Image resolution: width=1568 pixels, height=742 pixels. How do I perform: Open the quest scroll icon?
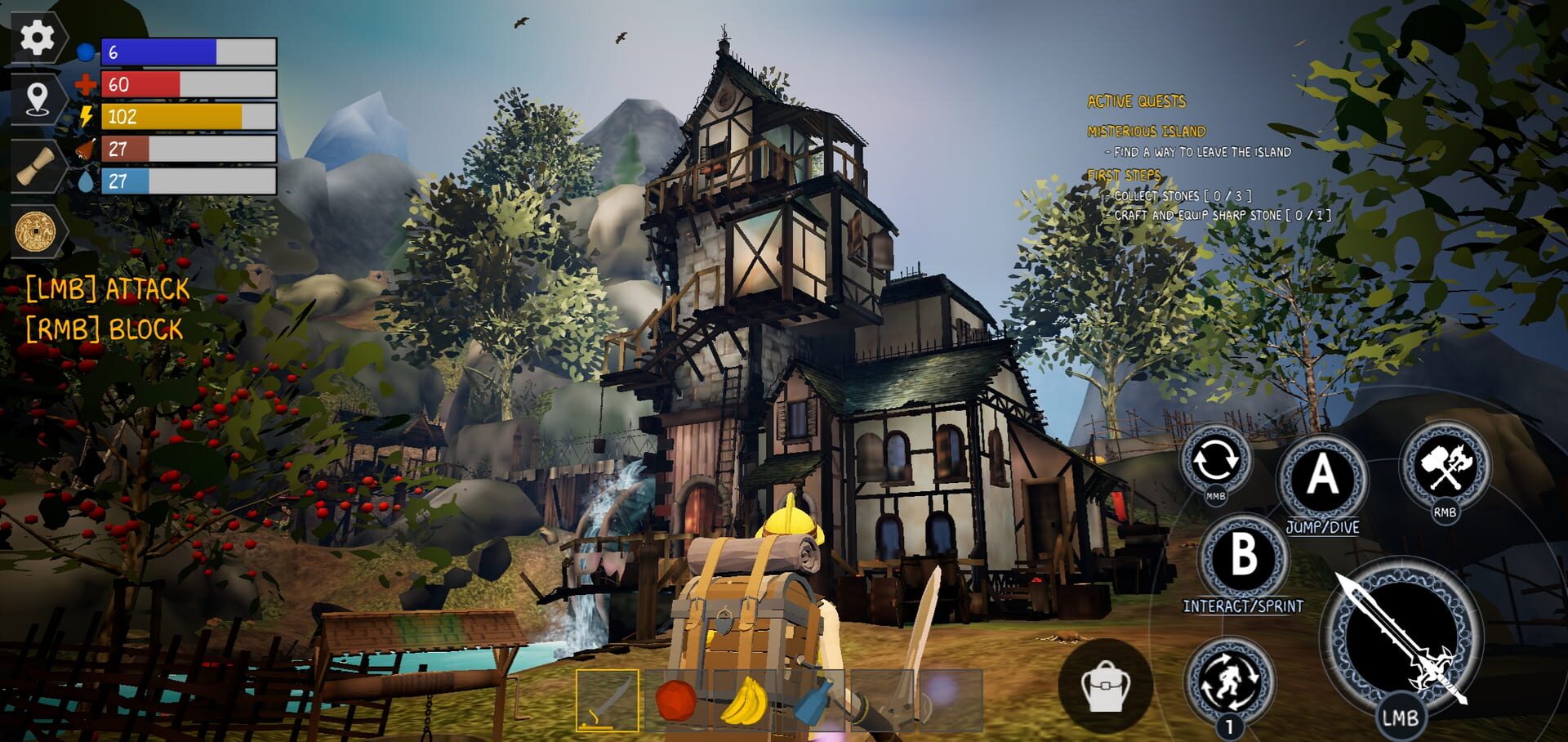pos(34,166)
